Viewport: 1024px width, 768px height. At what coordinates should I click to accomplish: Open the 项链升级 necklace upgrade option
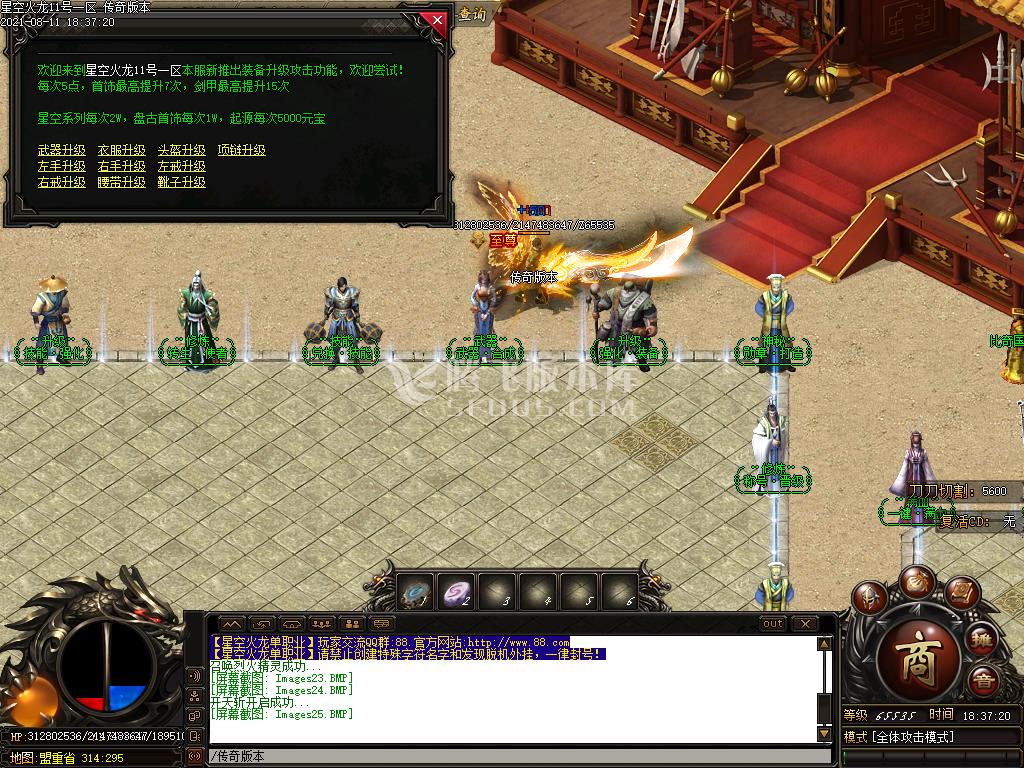click(x=242, y=150)
